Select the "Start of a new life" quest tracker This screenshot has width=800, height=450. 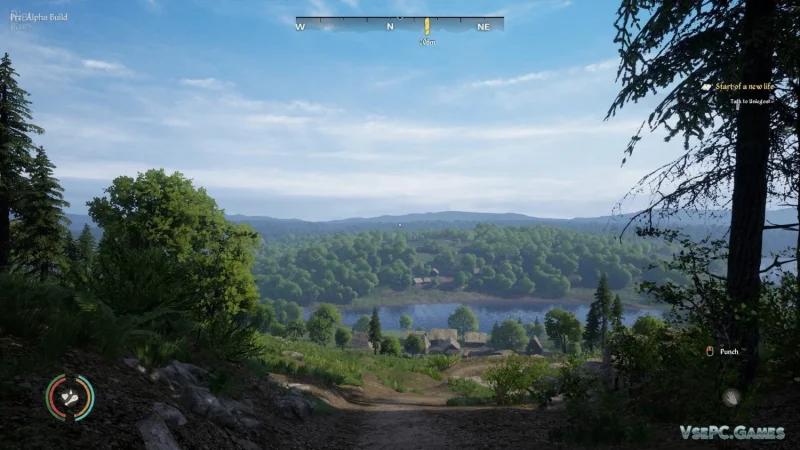click(x=745, y=87)
